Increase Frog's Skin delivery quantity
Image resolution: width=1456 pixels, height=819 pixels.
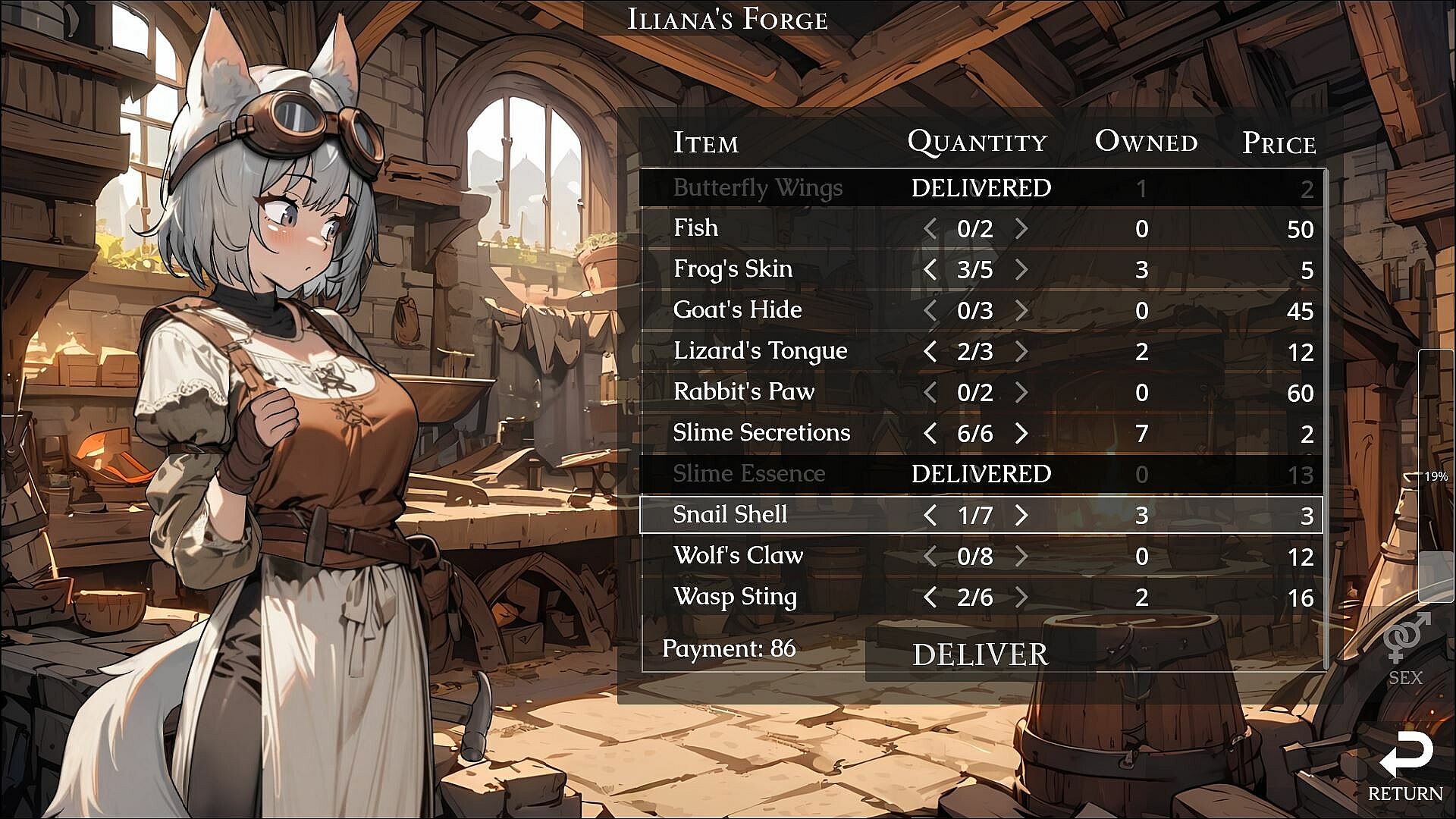(x=1021, y=269)
